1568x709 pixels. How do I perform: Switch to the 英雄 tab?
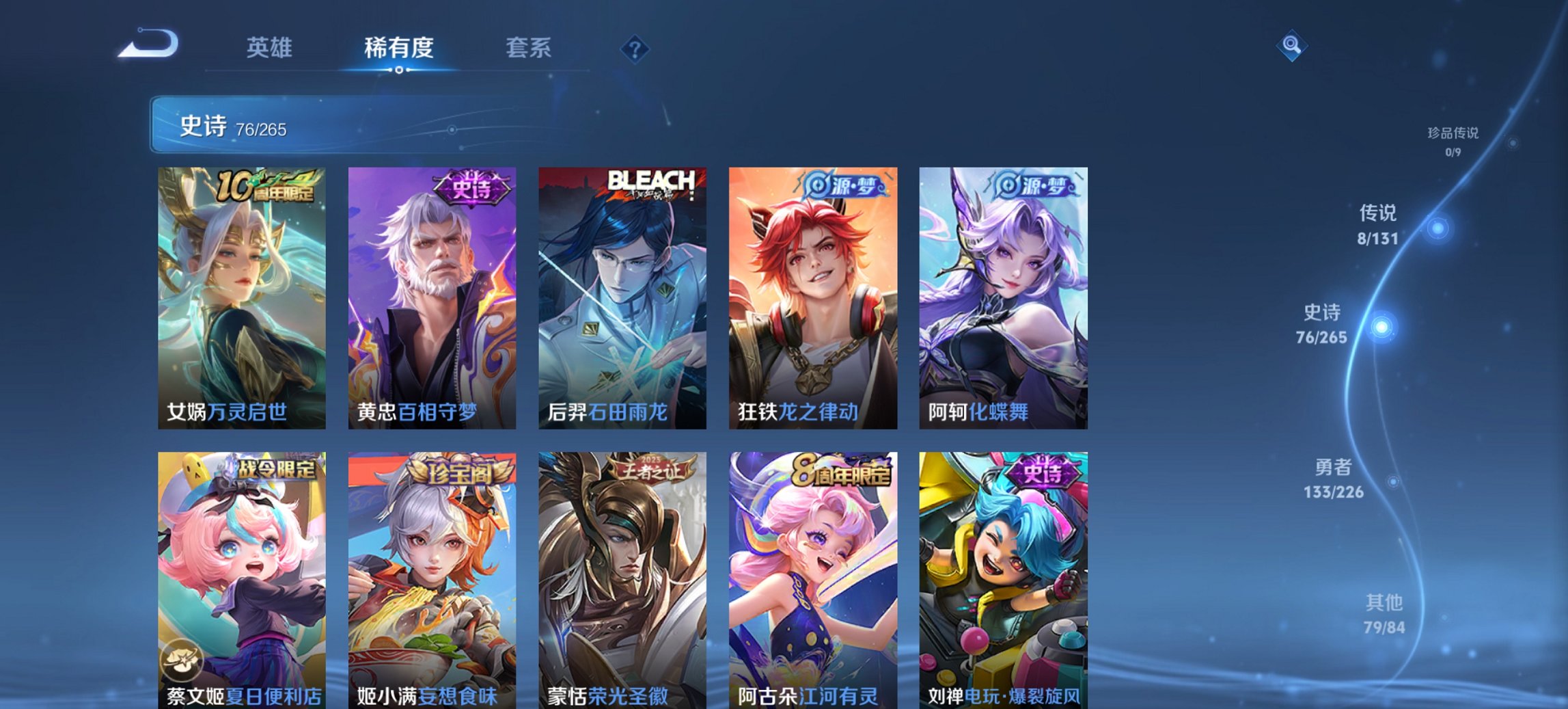tap(271, 48)
